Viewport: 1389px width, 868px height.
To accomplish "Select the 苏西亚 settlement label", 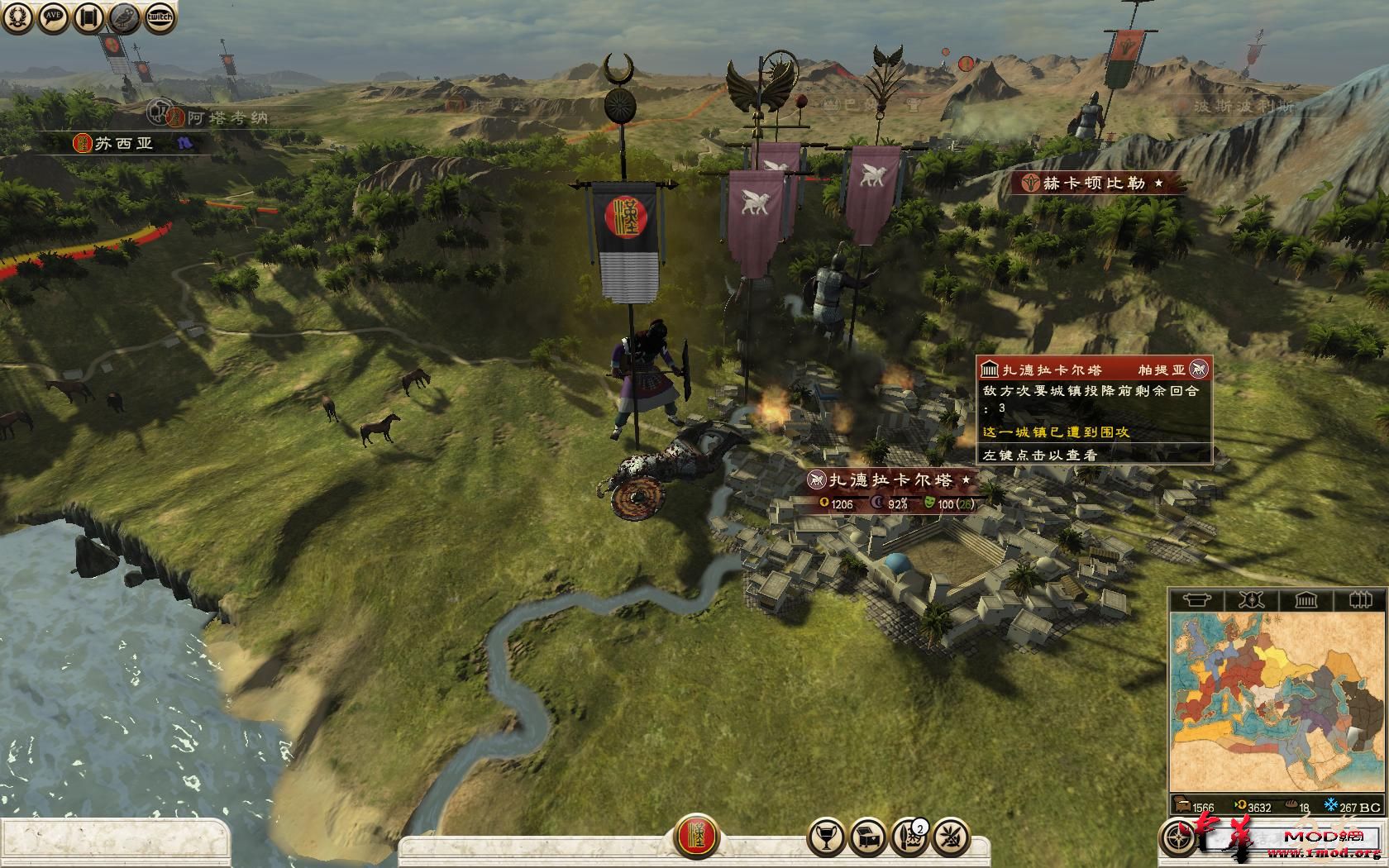I will click(x=124, y=143).
